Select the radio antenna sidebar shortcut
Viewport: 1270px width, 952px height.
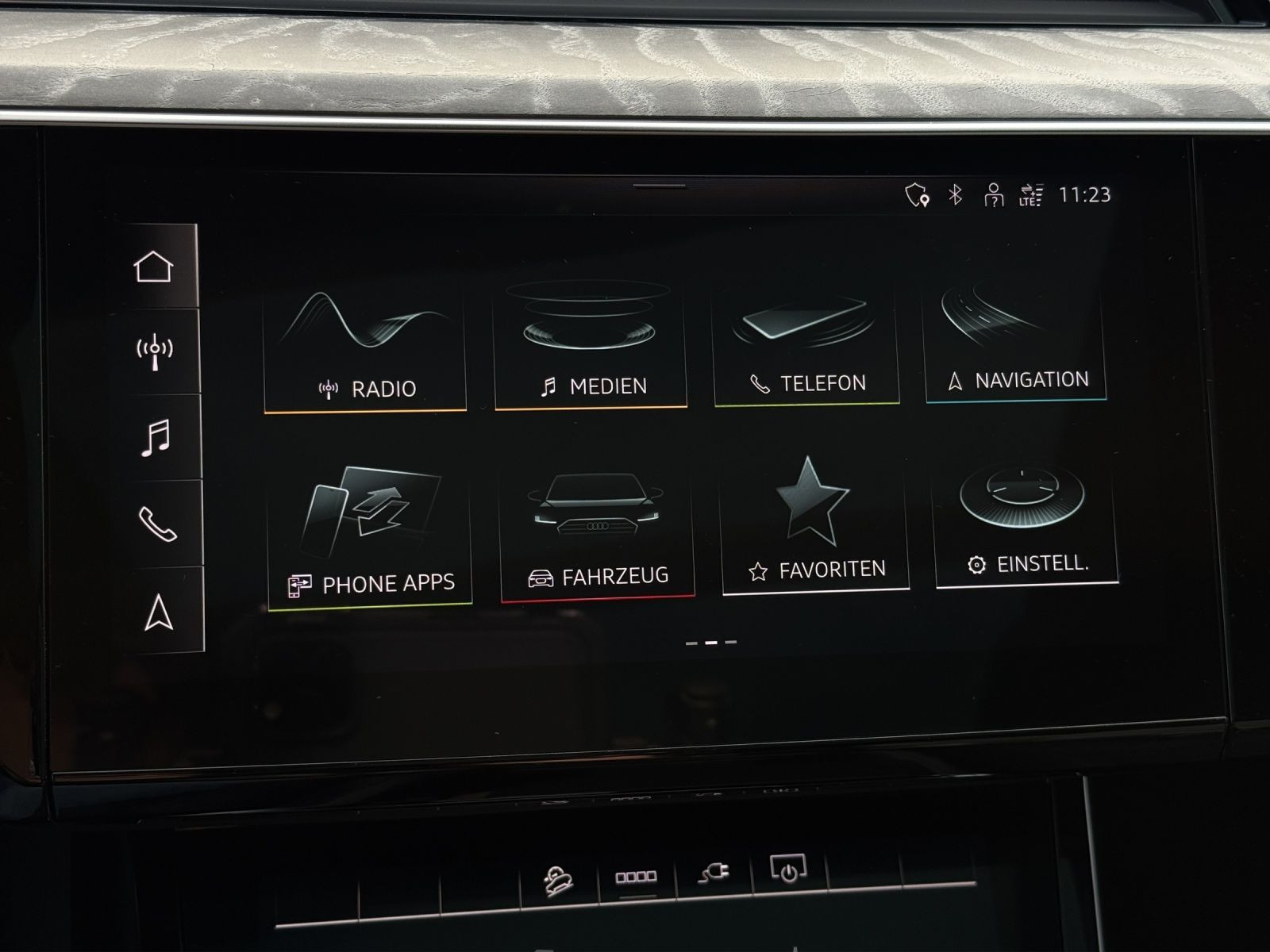coord(156,351)
